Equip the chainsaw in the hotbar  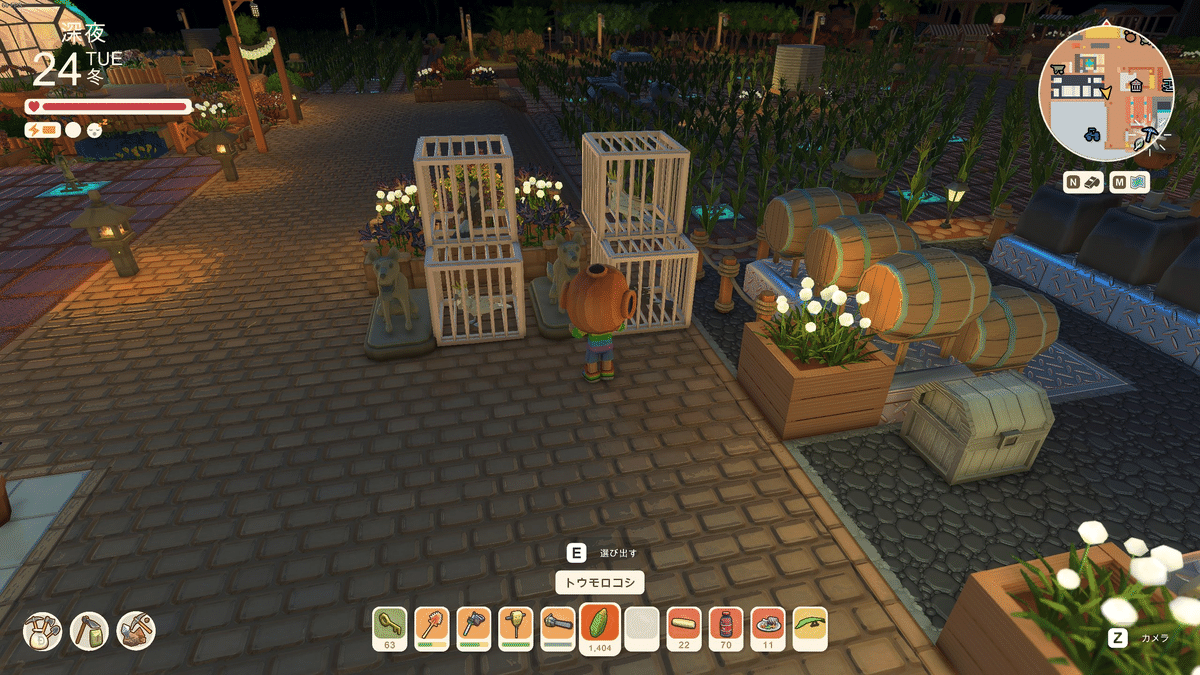[x=558, y=627]
